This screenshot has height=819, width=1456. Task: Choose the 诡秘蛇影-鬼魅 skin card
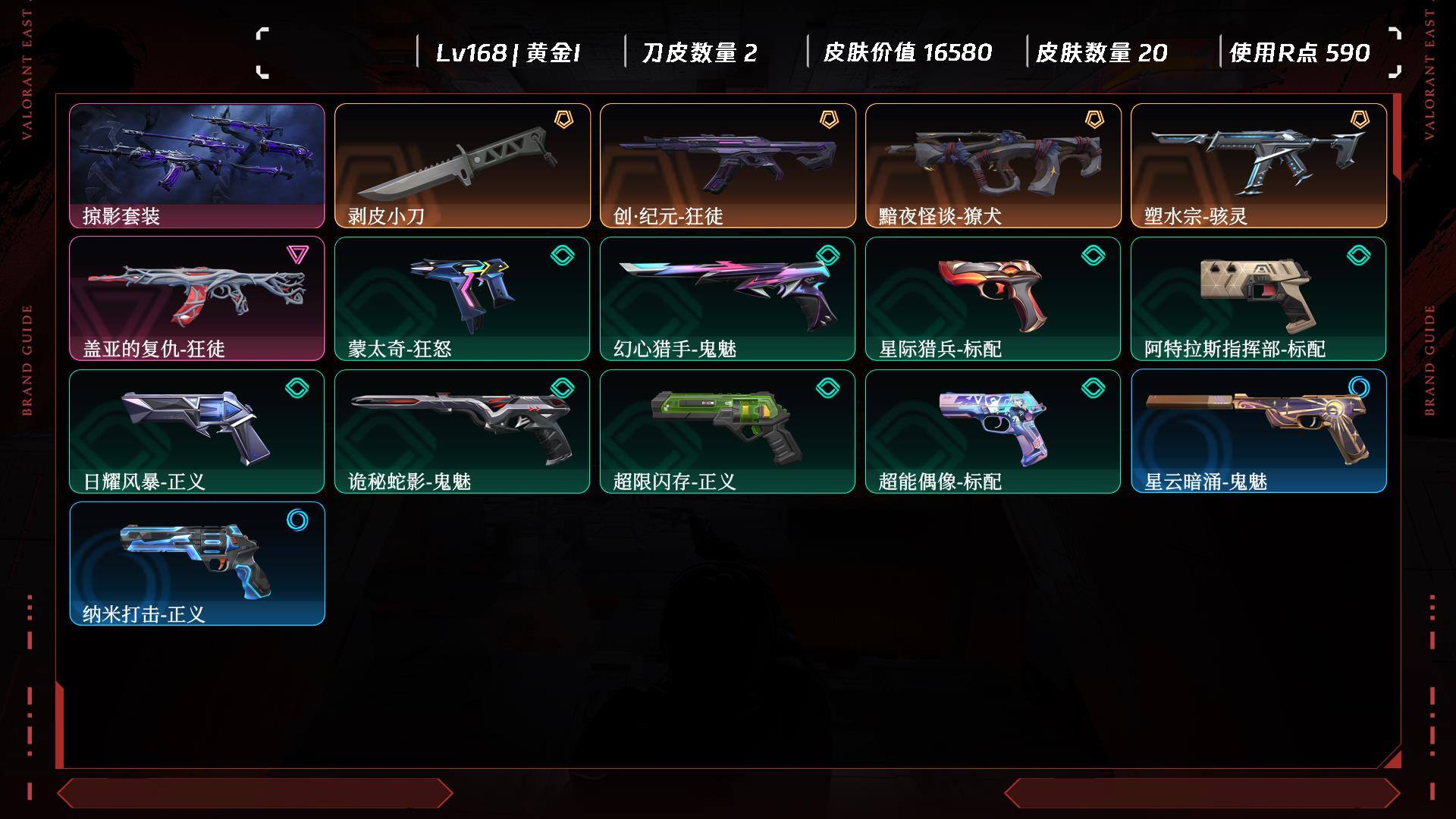tap(463, 431)
